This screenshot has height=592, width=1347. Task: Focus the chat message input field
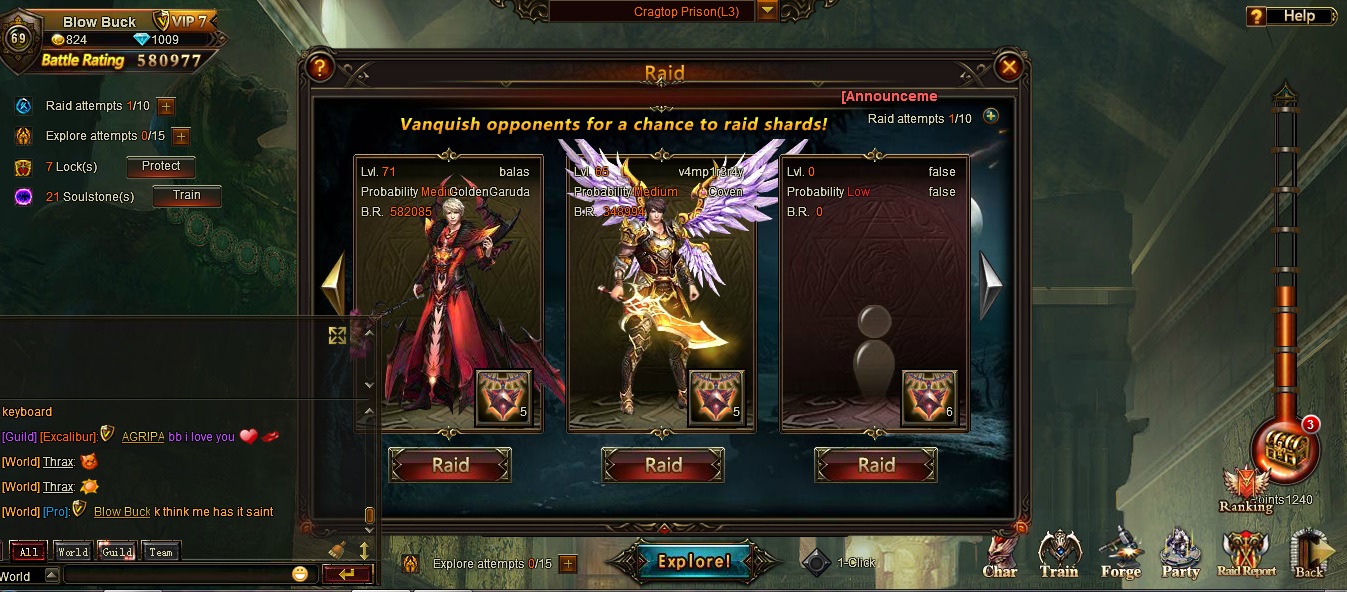click(180, 574)
